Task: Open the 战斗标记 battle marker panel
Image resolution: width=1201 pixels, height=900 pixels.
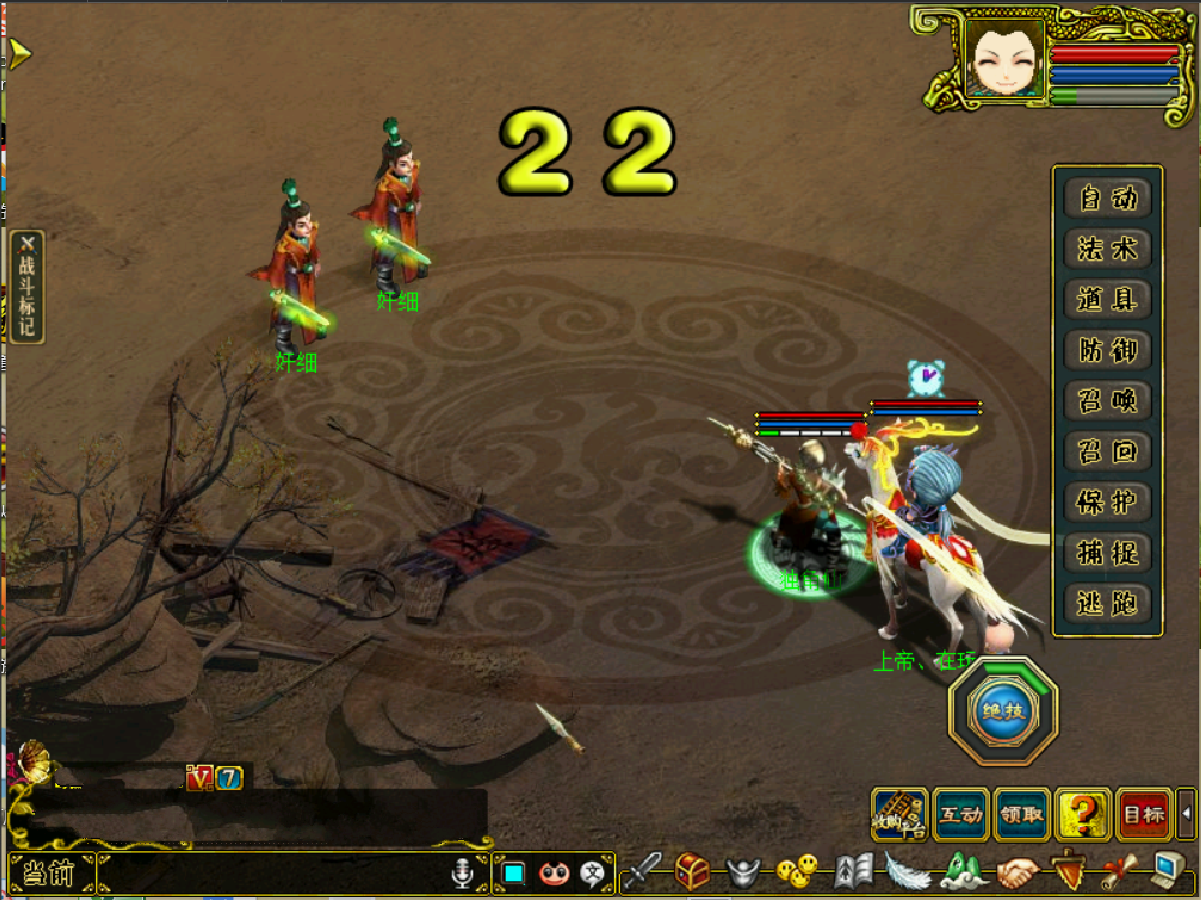Action: pyautogui.click(x=27, y=287)
